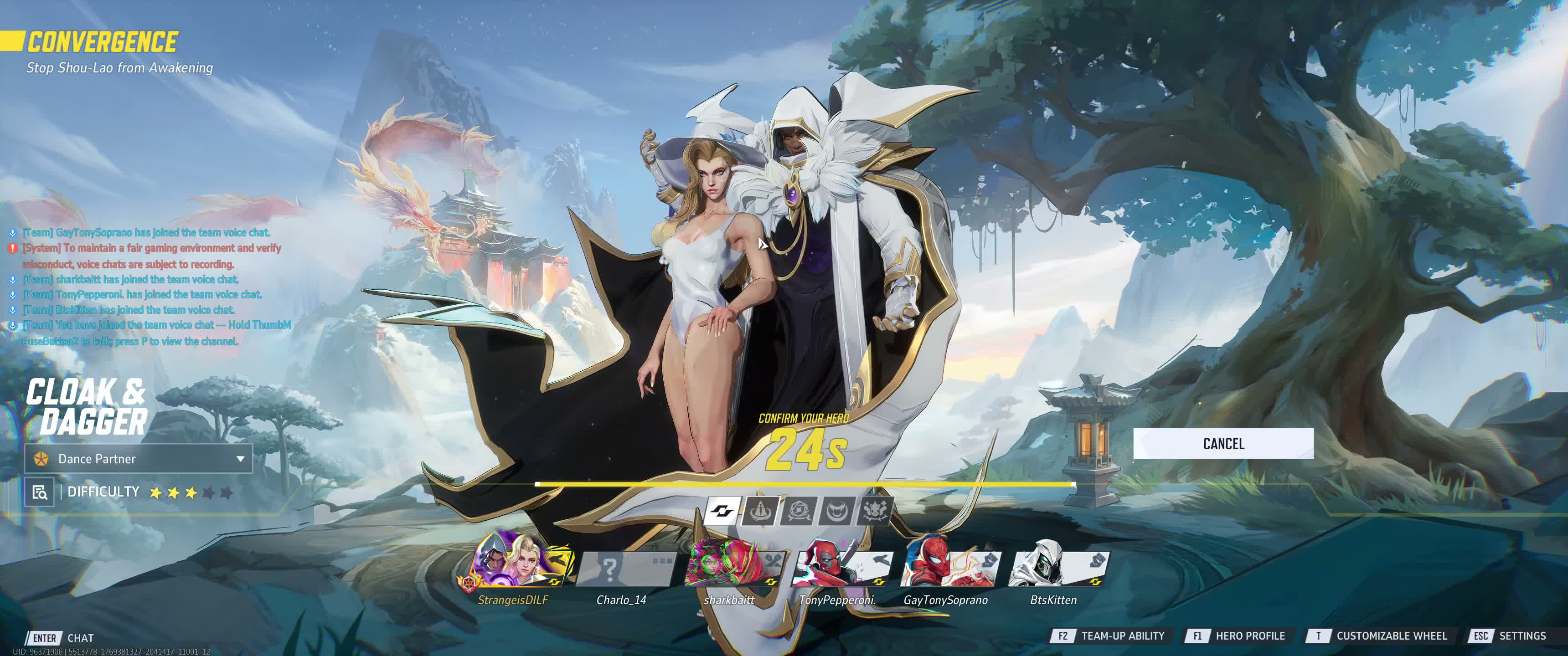Select the horned creature team-up icon
The height and width of the screenshot is (656, 1568).
tap(875, 510)
